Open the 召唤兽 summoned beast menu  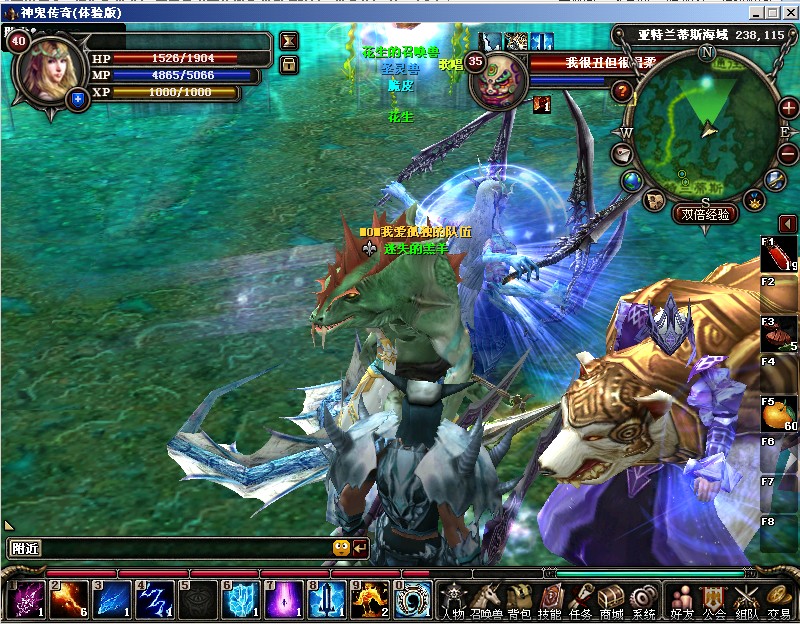click(x=487, y=599)
